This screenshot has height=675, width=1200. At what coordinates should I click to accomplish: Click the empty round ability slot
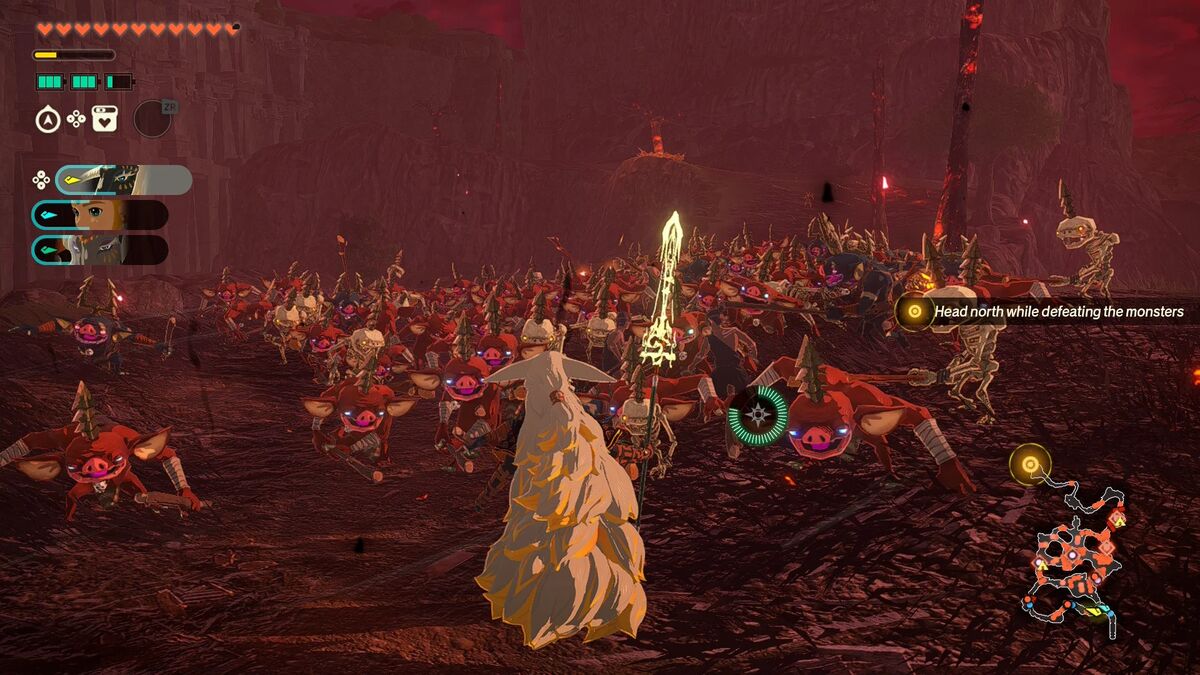pos(152,118)
